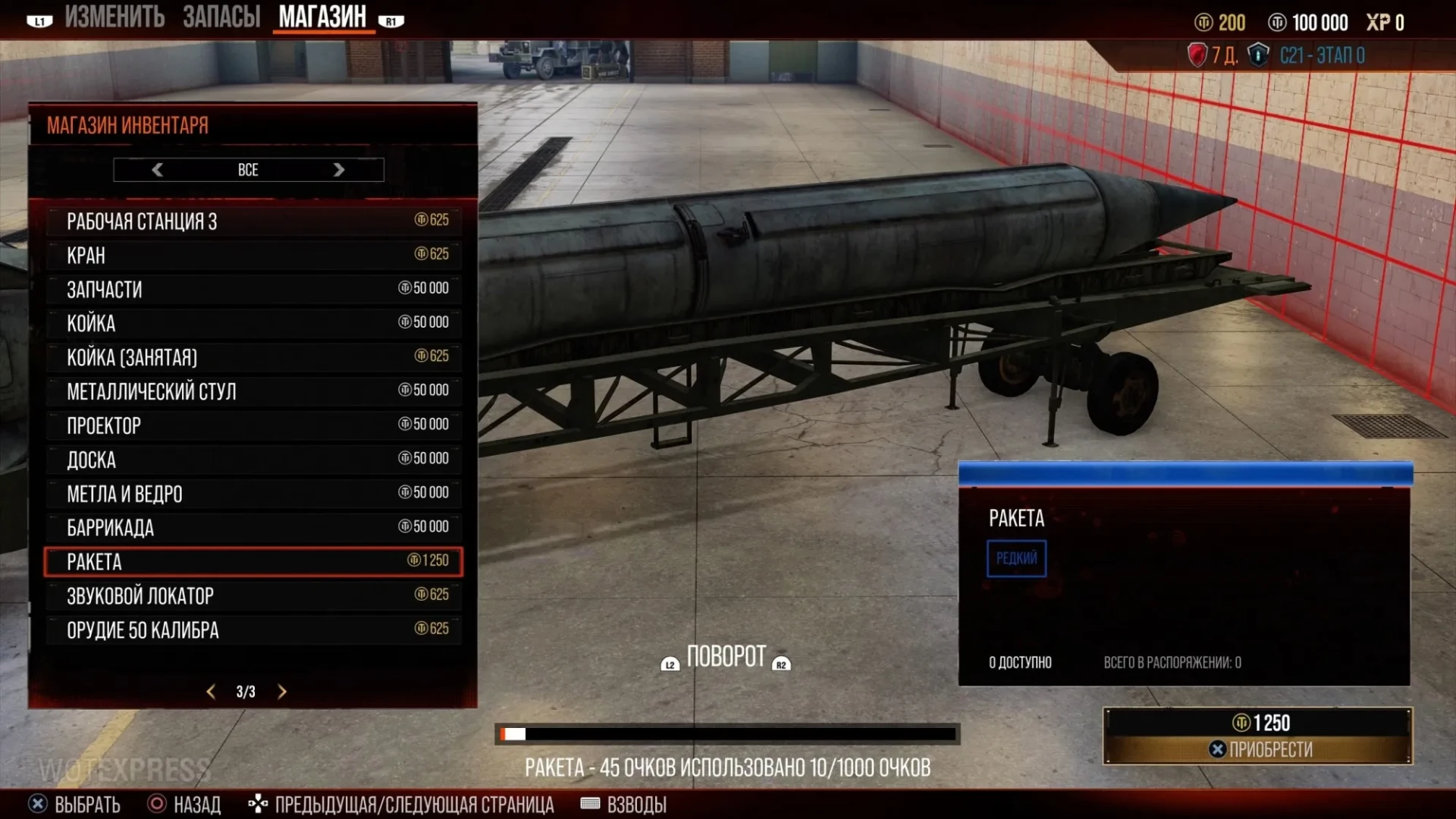Pick МЕТЛА И ВЕДРО from the list

tap(253, 494)
